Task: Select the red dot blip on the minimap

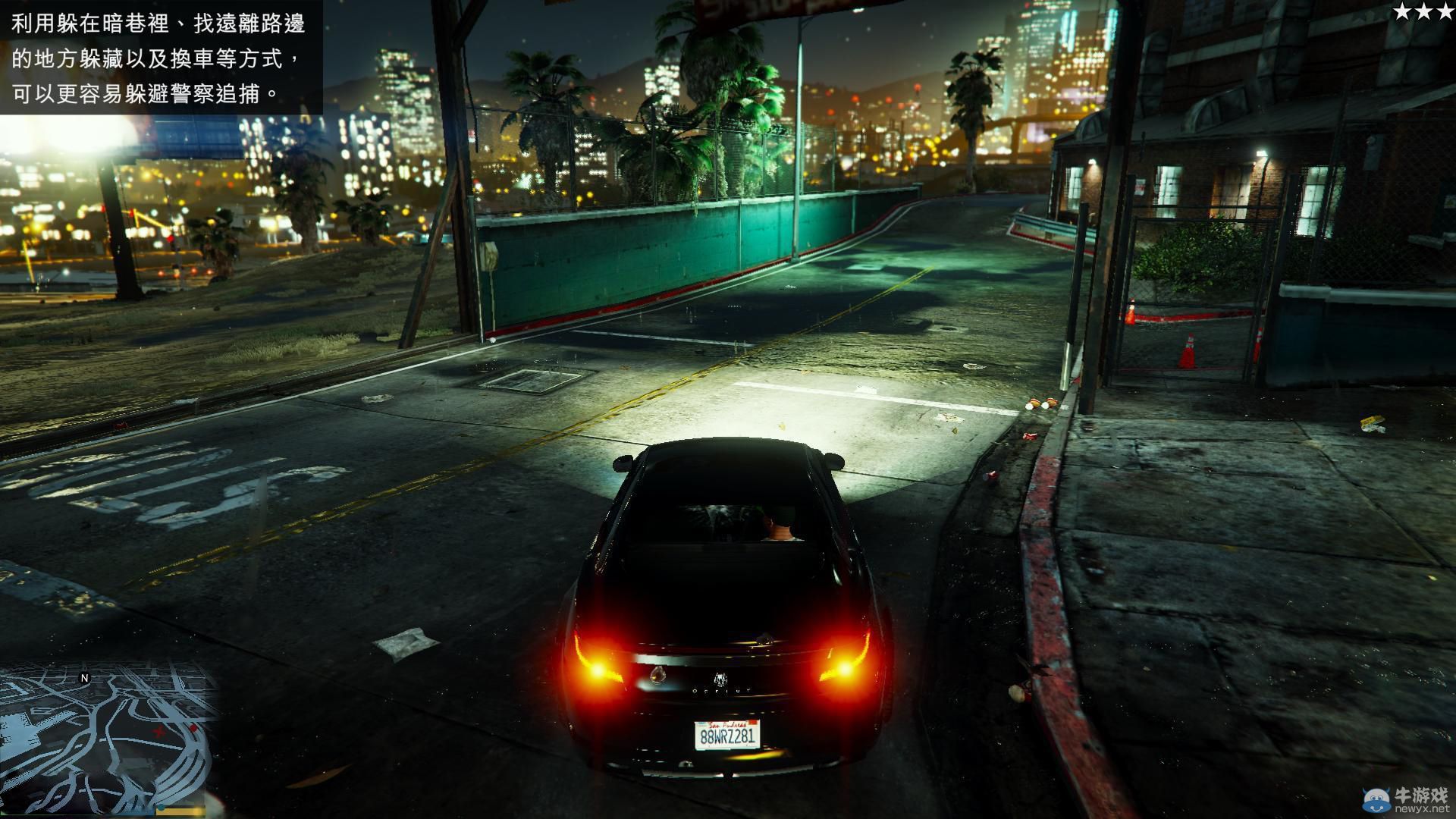Action: coord(194,728)
